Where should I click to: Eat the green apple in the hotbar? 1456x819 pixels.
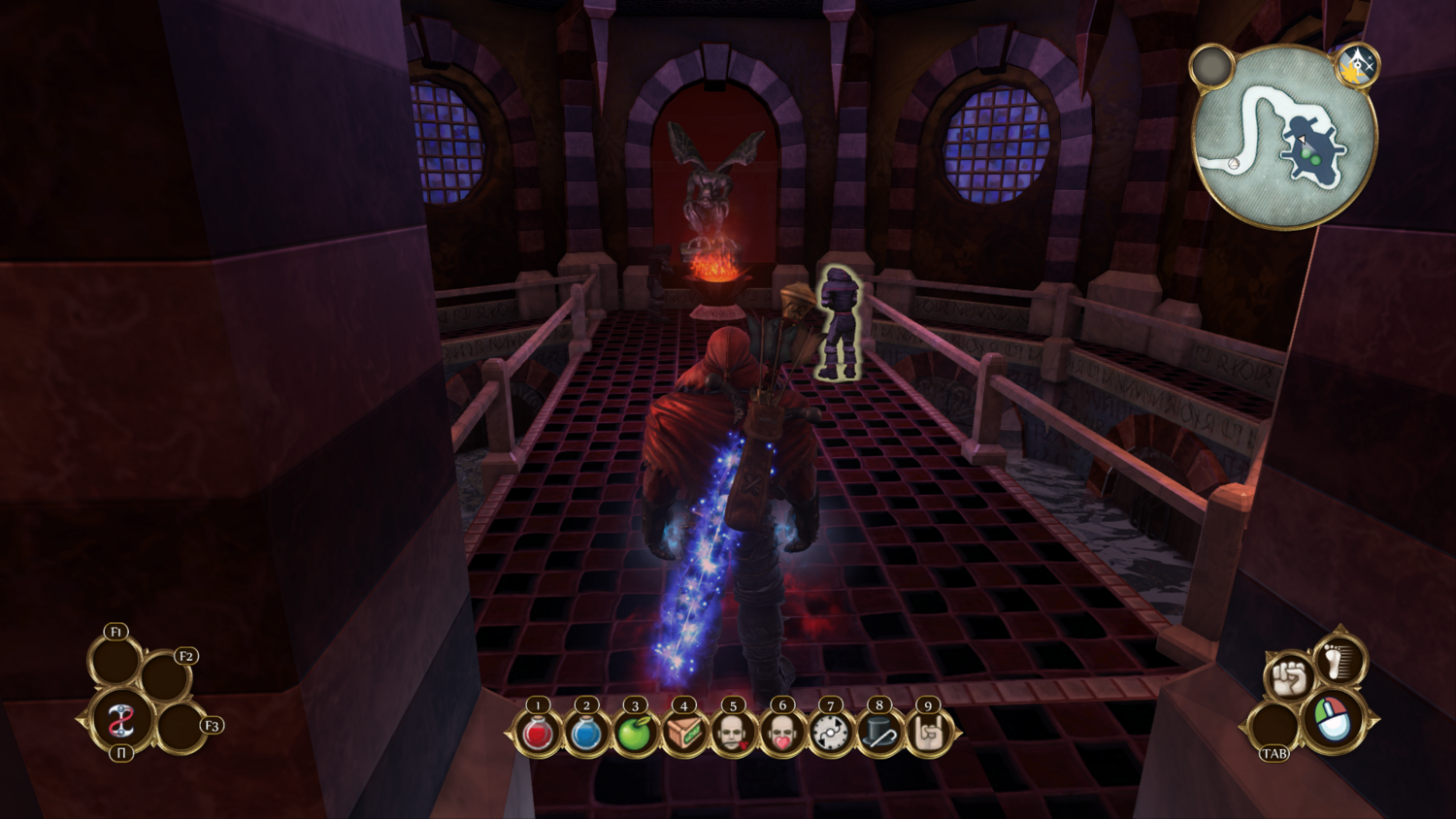click(635, 734)
